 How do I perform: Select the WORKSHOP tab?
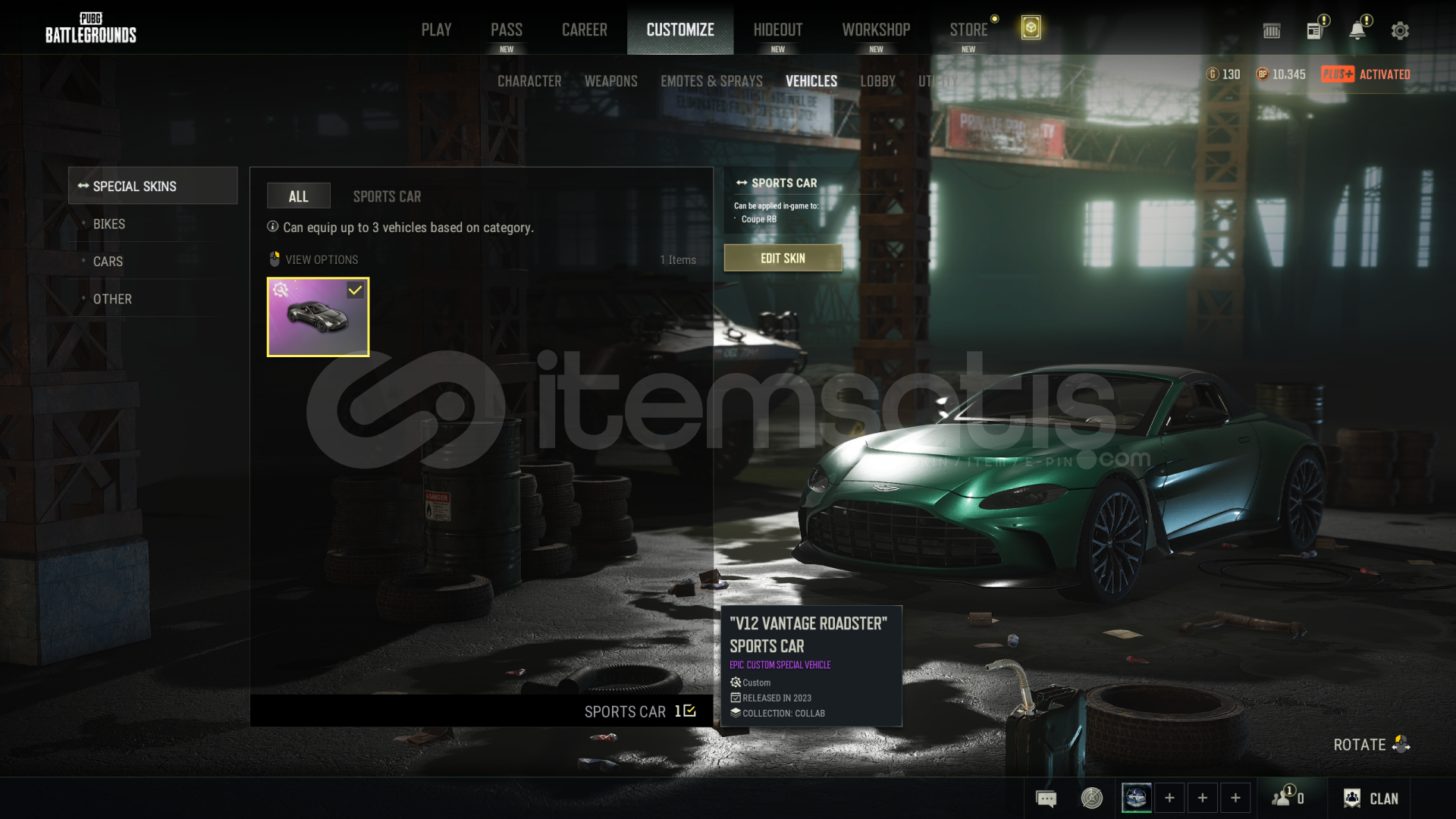point(876,30)
